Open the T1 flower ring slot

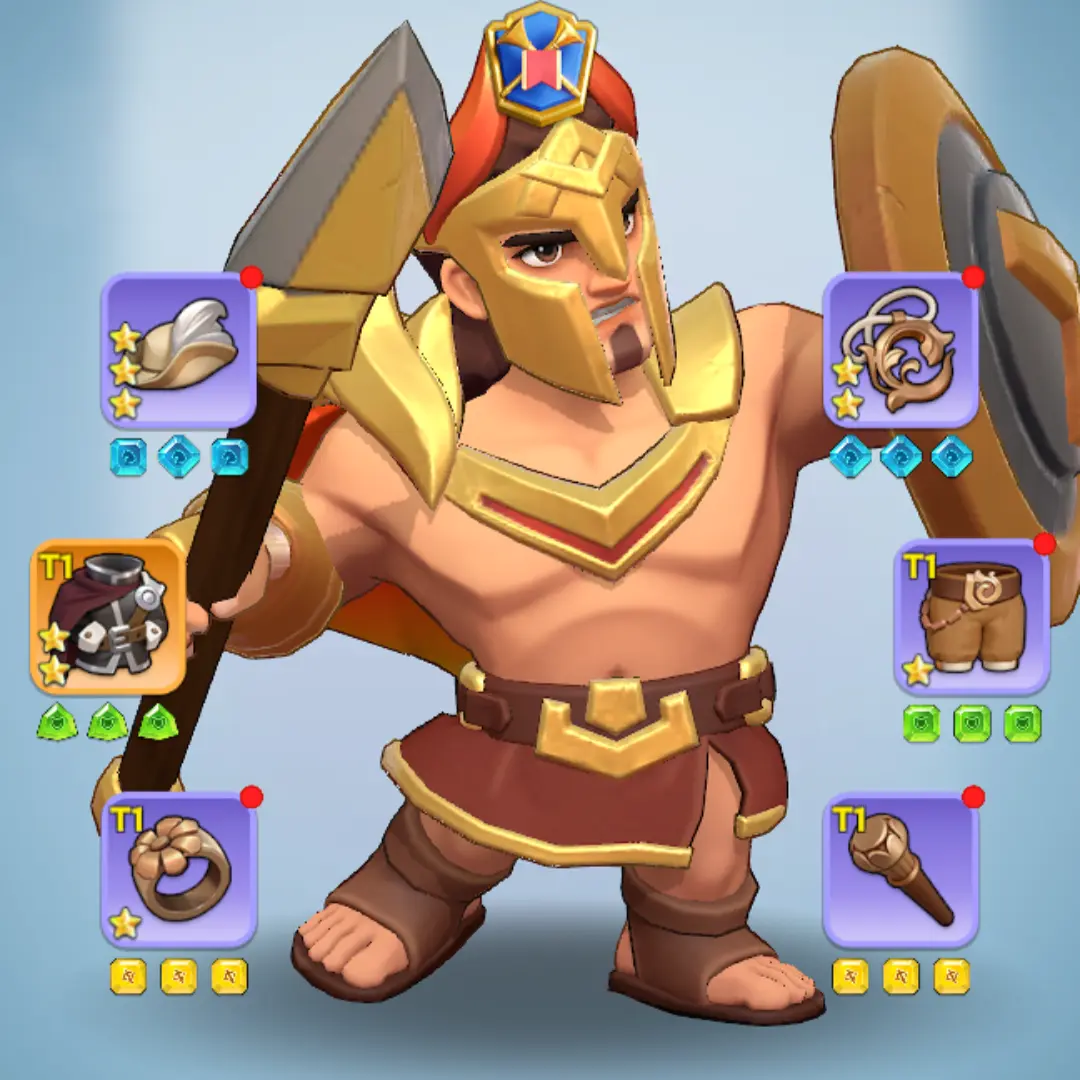pos(179,870)
